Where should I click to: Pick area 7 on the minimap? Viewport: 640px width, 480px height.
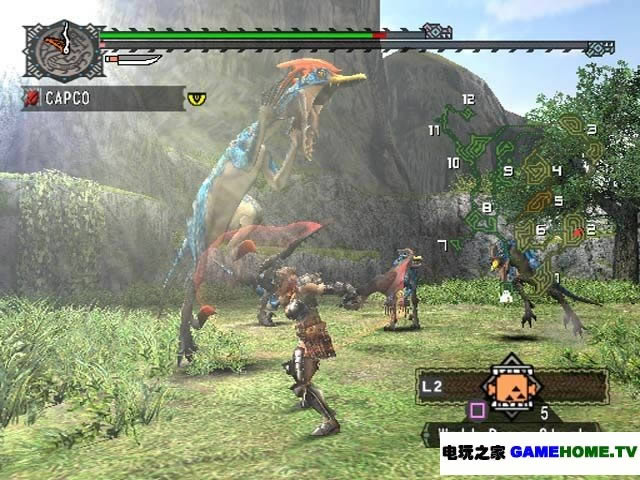442,245
